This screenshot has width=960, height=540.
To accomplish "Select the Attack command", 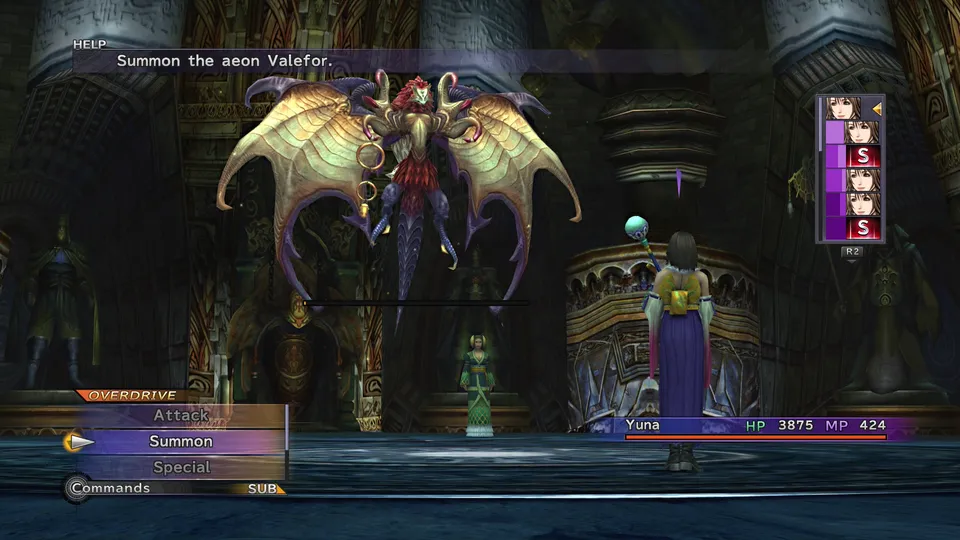I will 181,415.
